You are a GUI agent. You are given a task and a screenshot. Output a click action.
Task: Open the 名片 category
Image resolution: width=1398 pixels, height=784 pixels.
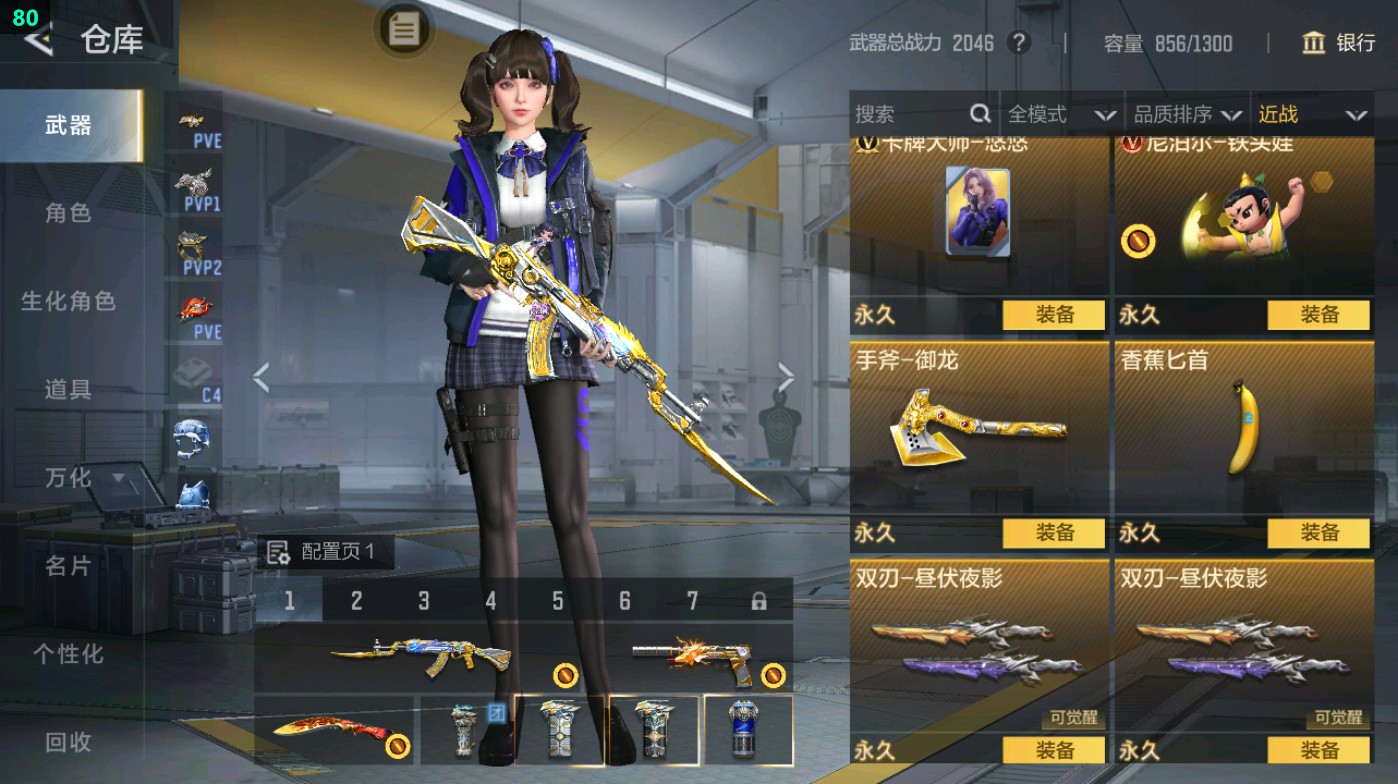tap(68, 566)
